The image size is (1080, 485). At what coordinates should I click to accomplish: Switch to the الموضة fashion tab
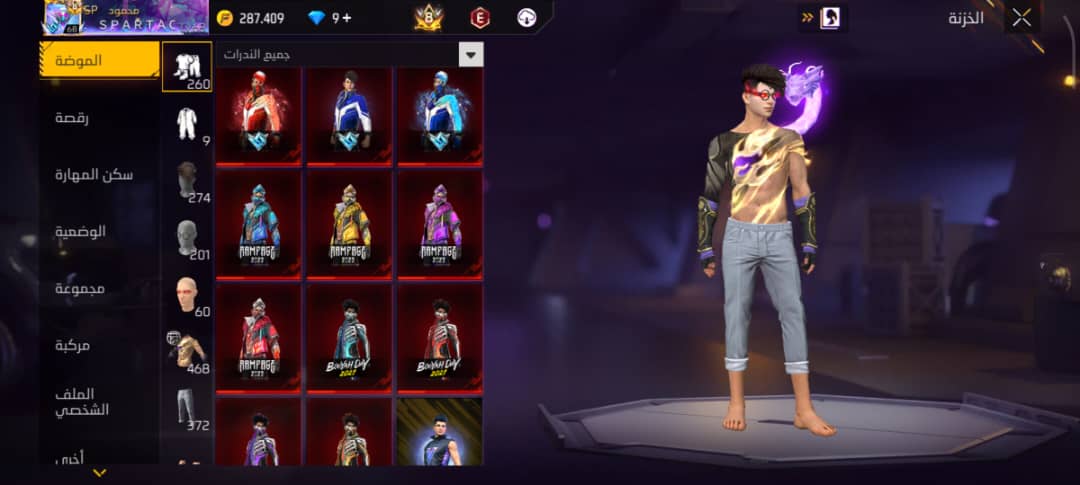(x=99, y=60)
